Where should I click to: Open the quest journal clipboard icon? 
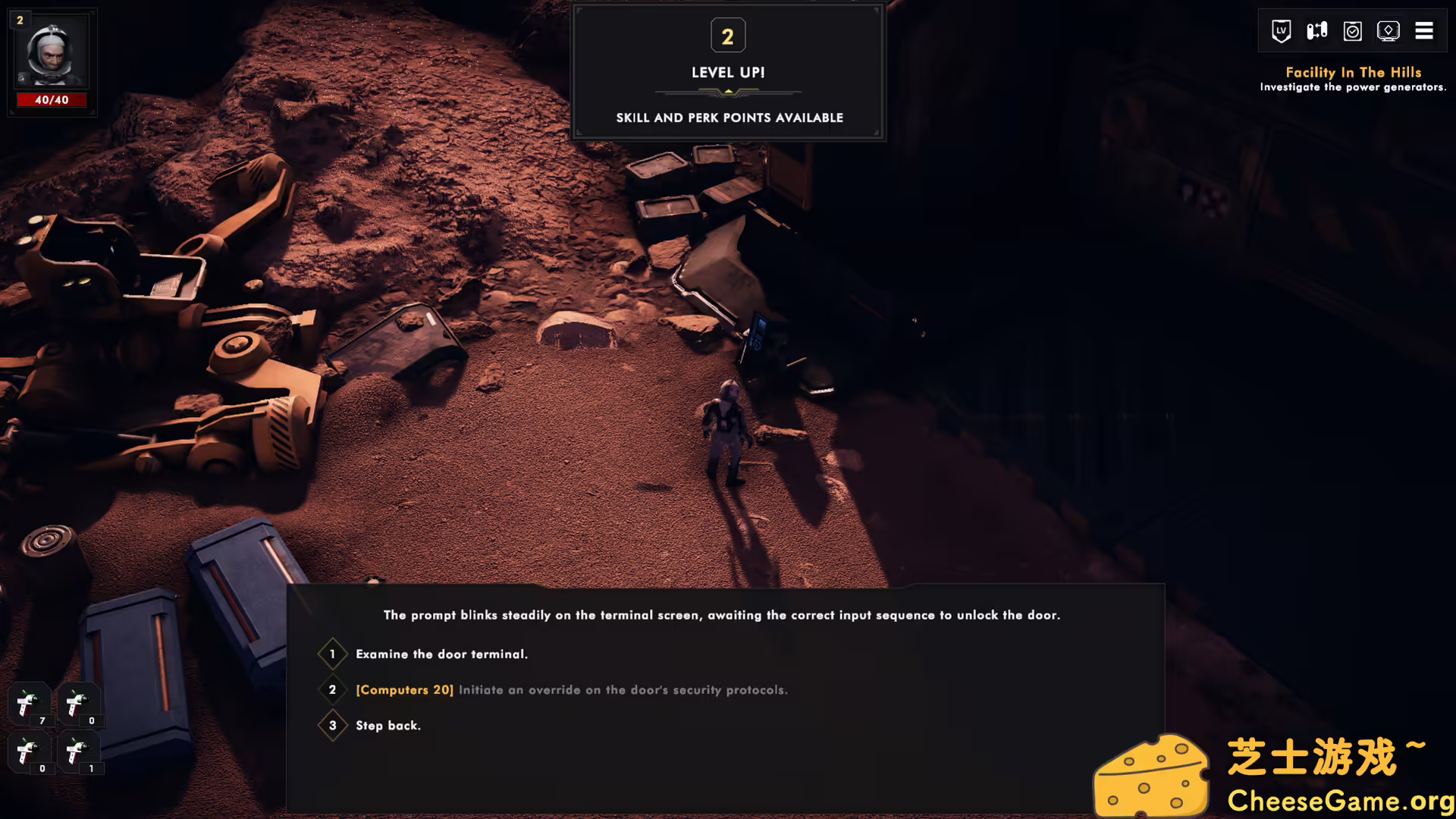pos(1352,31)
